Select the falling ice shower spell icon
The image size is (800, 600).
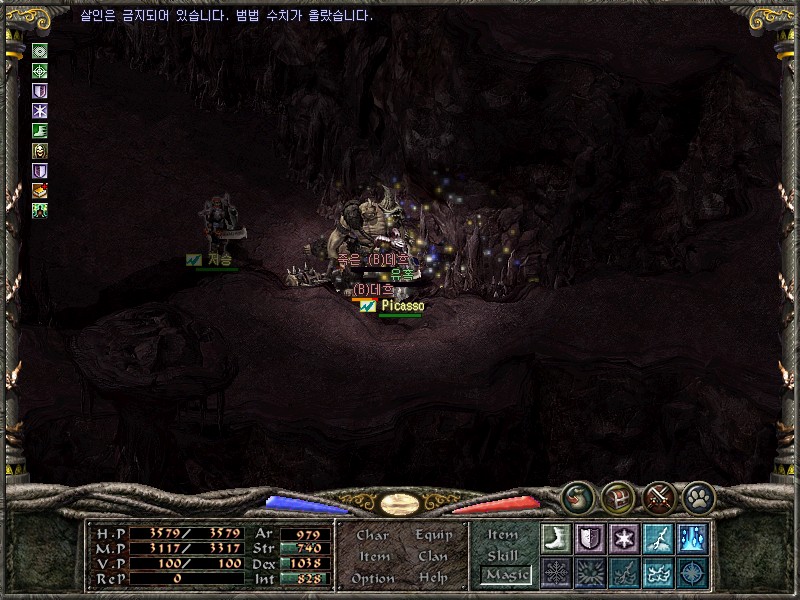pyautogui.click(x=692, y=537)
